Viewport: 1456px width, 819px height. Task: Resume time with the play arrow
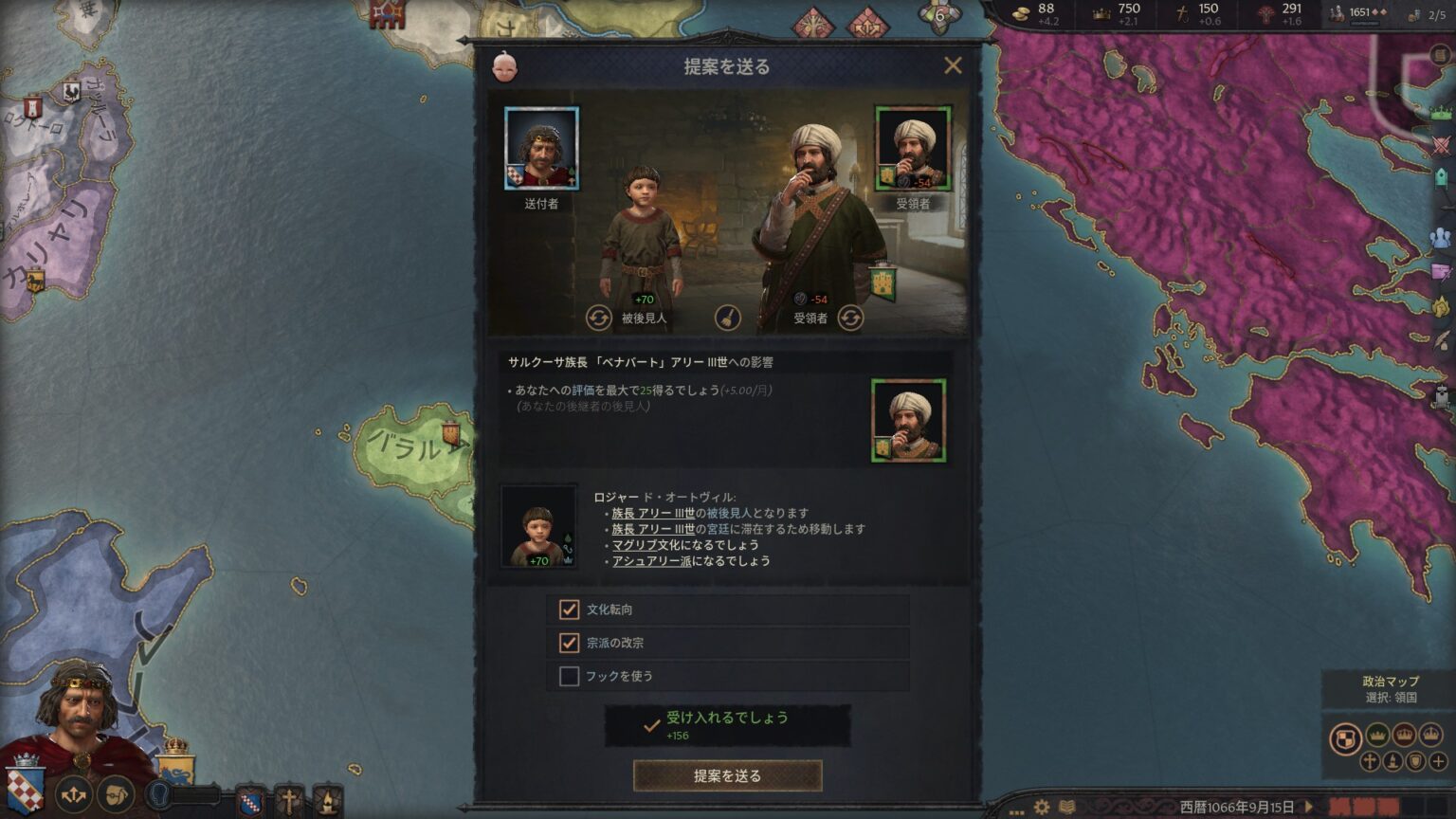click(1309, 807)
